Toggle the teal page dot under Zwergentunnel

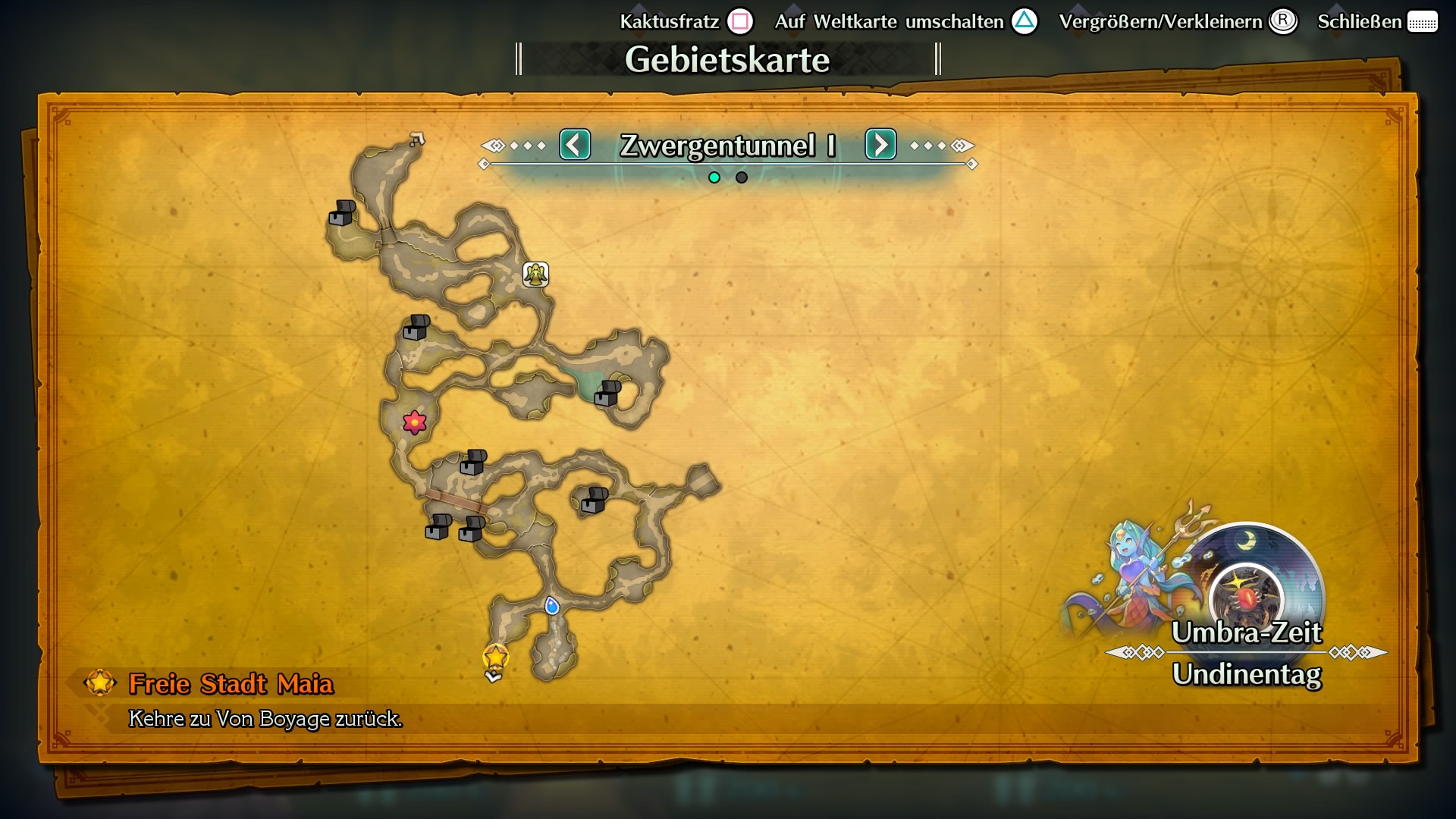click(x=714, y=177)
